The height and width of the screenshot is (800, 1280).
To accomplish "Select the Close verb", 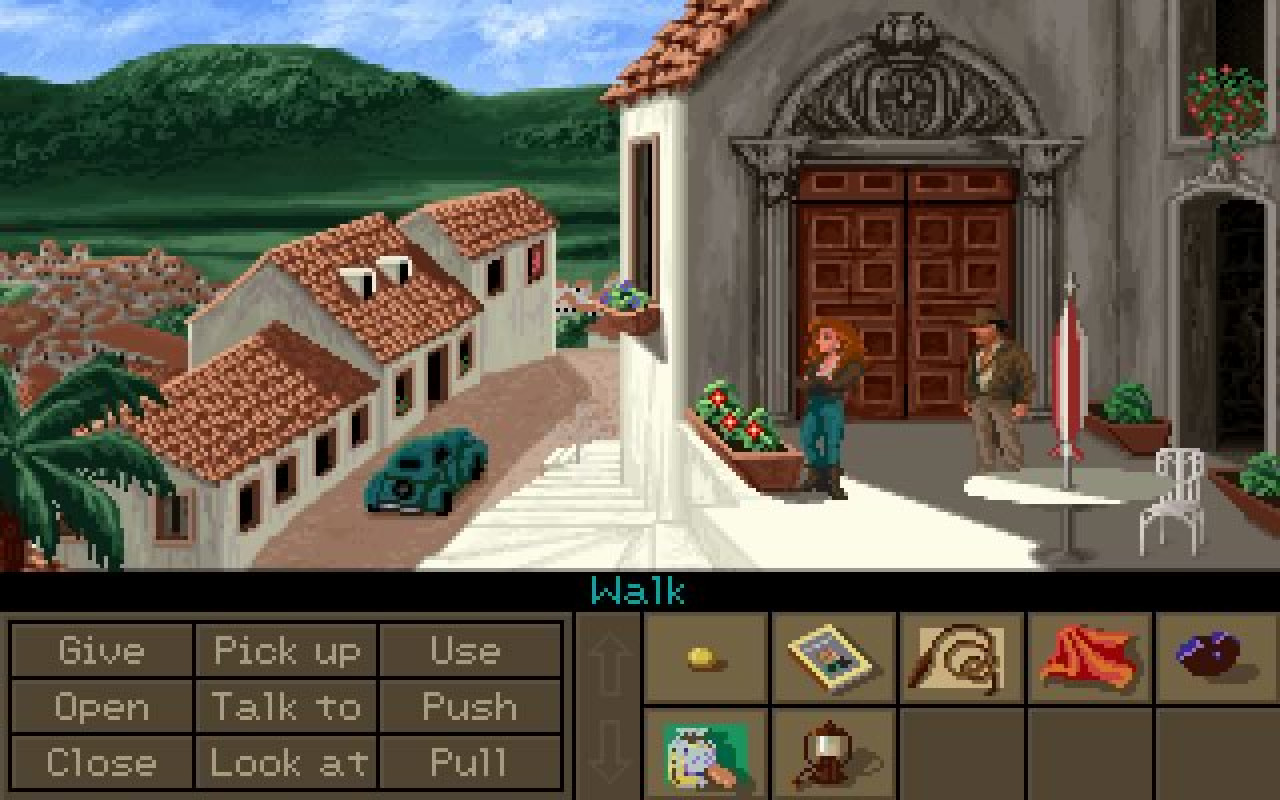I will pos(100,763).
